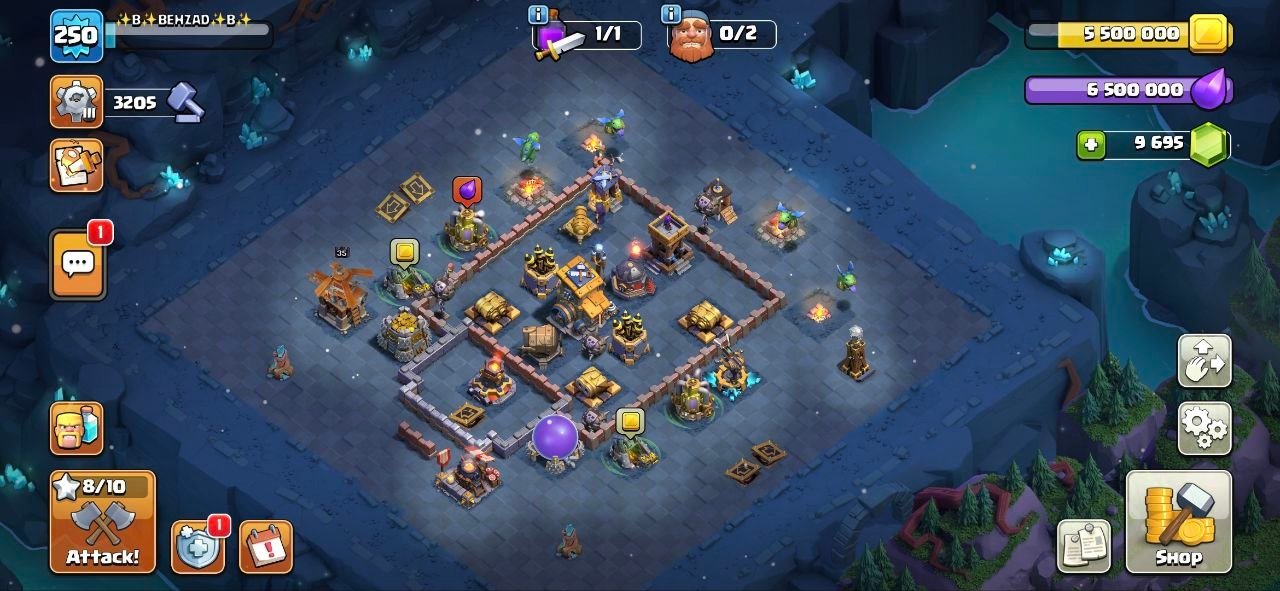Screen dimensions: 1280x591
Task: Open the layout editor hand-and-arrows button
Action: pyautogui.click(x=1204, y=361)
